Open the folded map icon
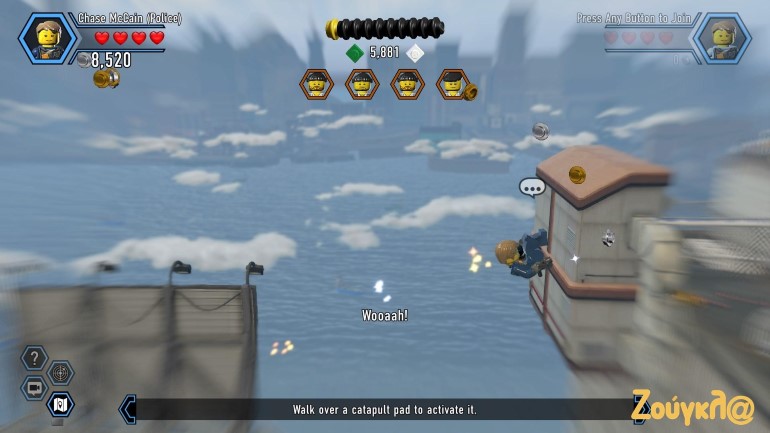Image resolution: width=770 pixels, height=433 pixels. coord(60,404)
